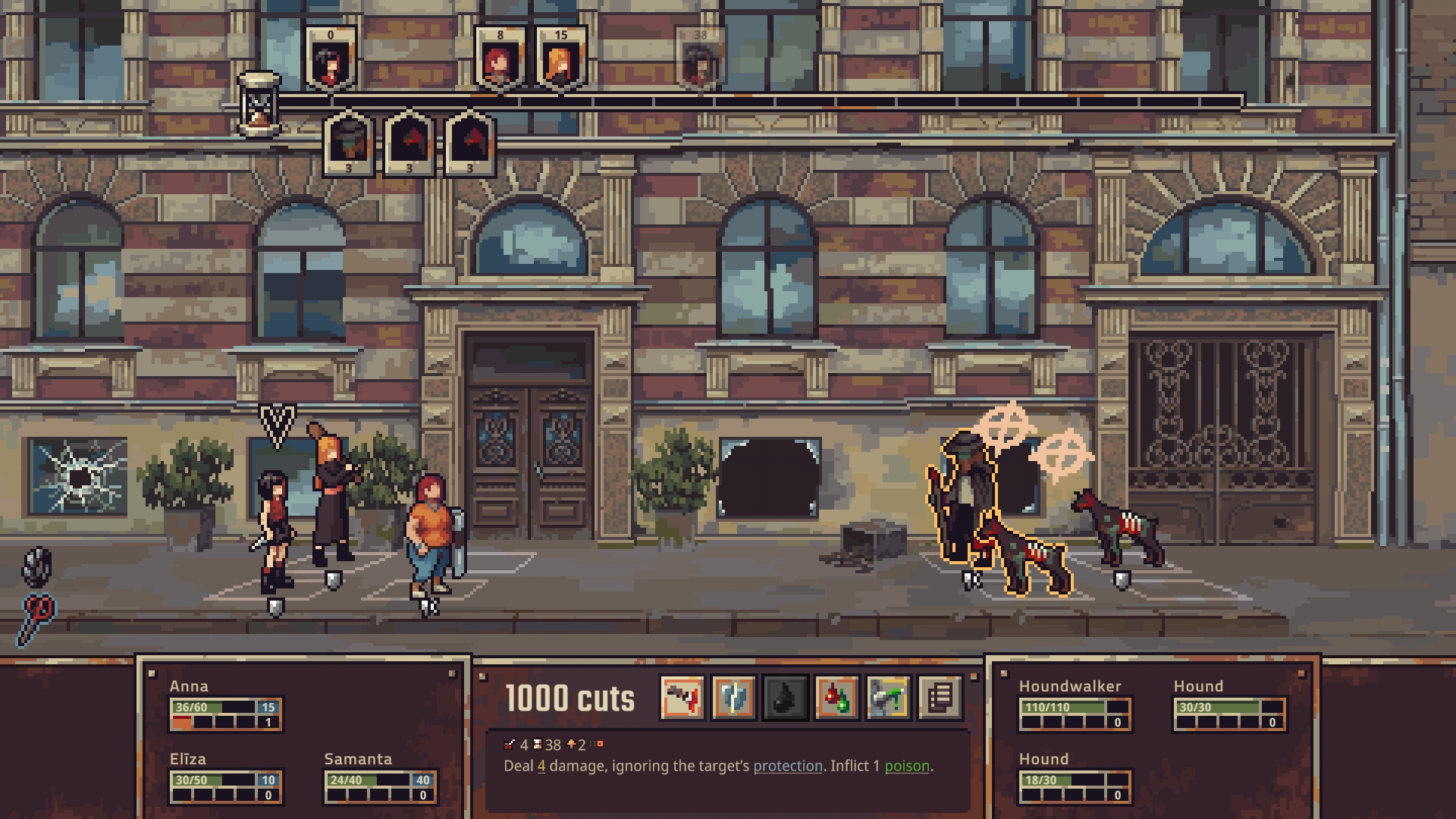Choose the red and green potion ability

[837, 697]
